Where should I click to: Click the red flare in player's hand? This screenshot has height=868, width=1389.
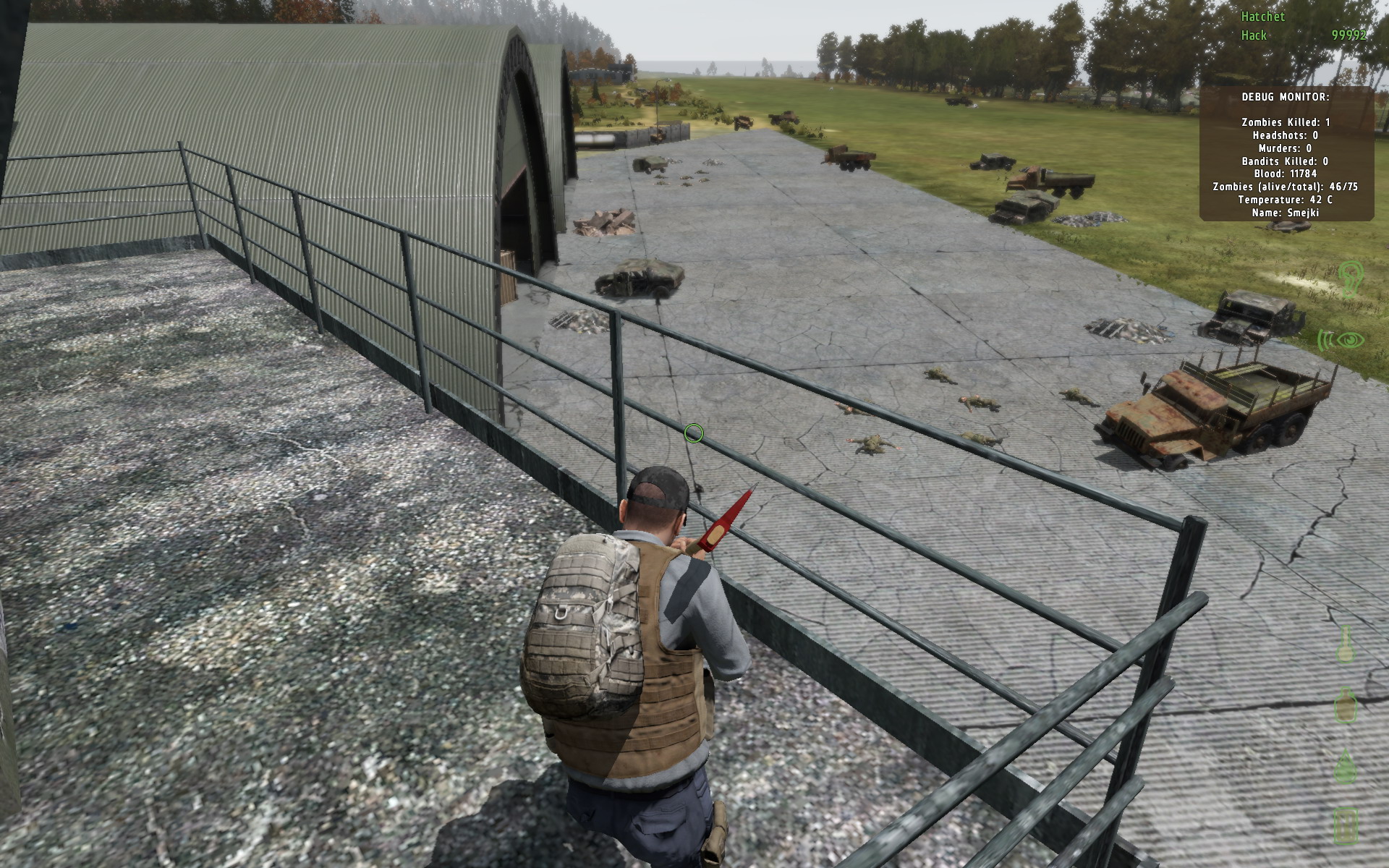(x=728, y=519)
